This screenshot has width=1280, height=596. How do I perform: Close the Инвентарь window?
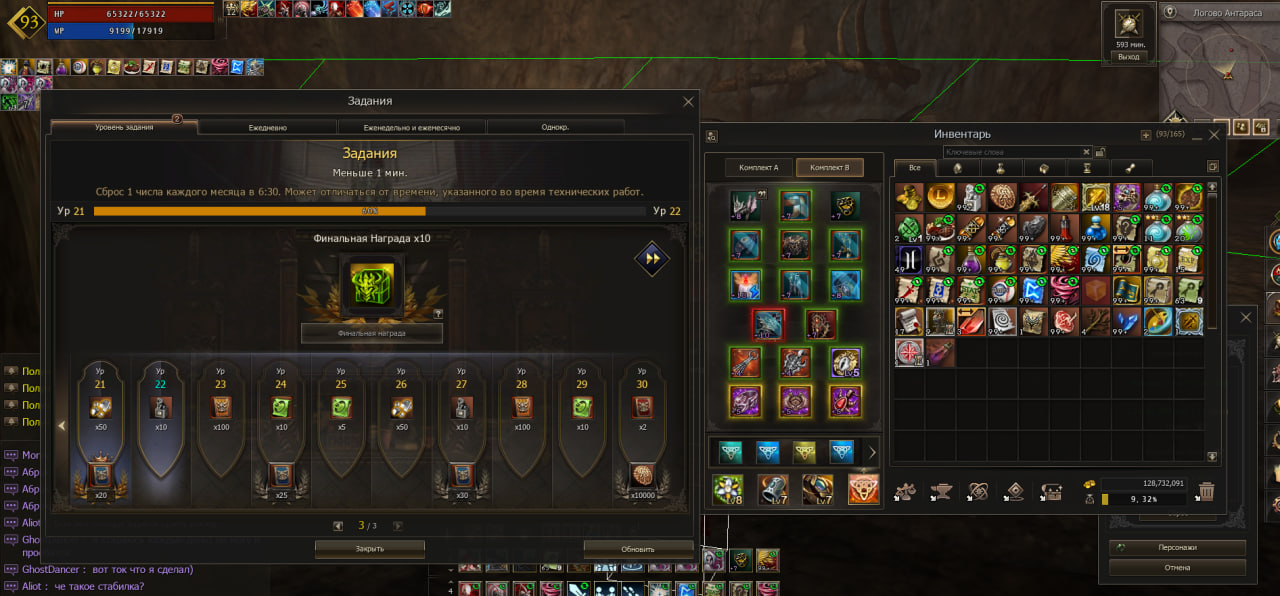coord(1215,134)
